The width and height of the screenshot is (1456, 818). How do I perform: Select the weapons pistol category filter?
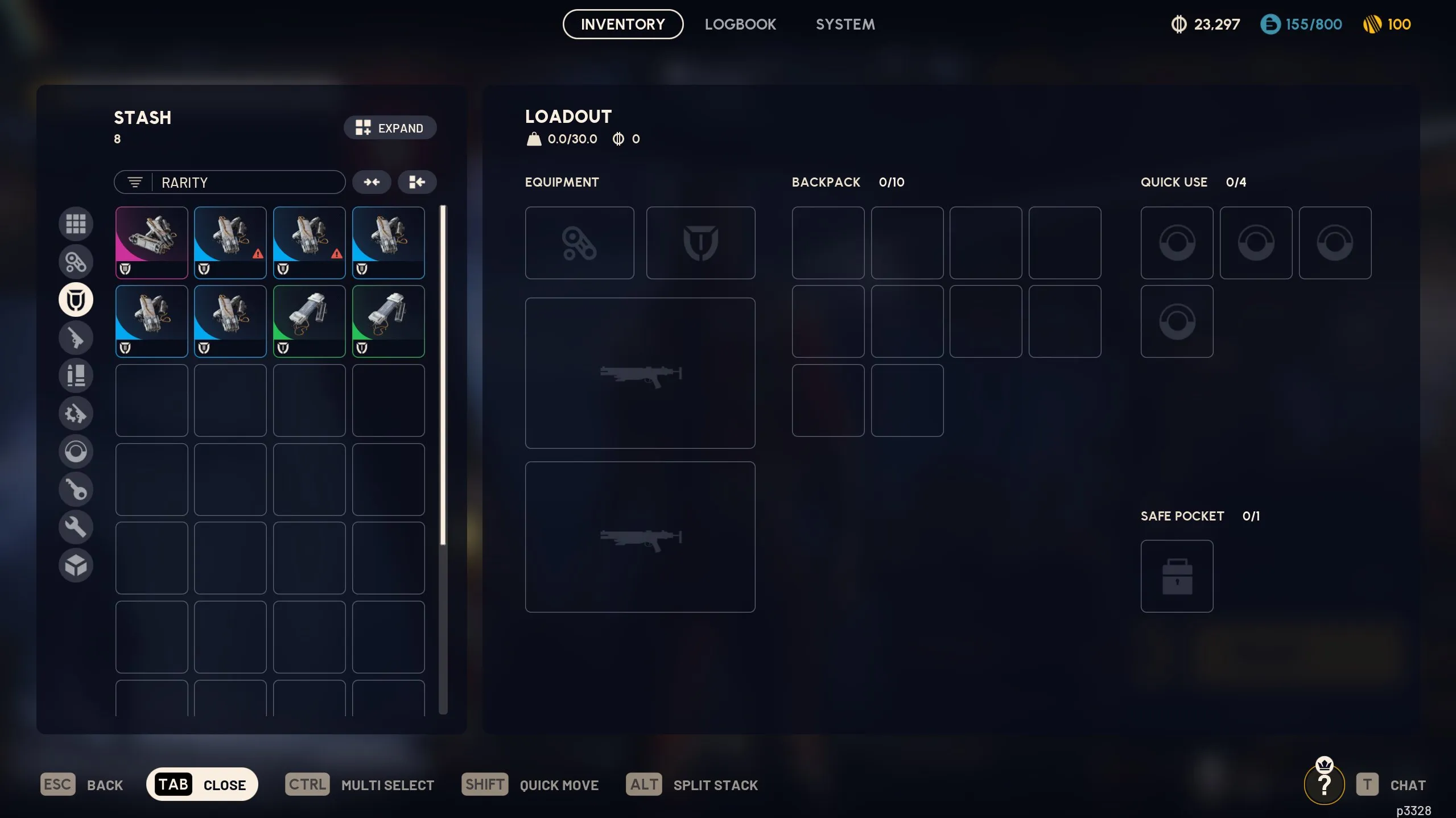point(76,337)
